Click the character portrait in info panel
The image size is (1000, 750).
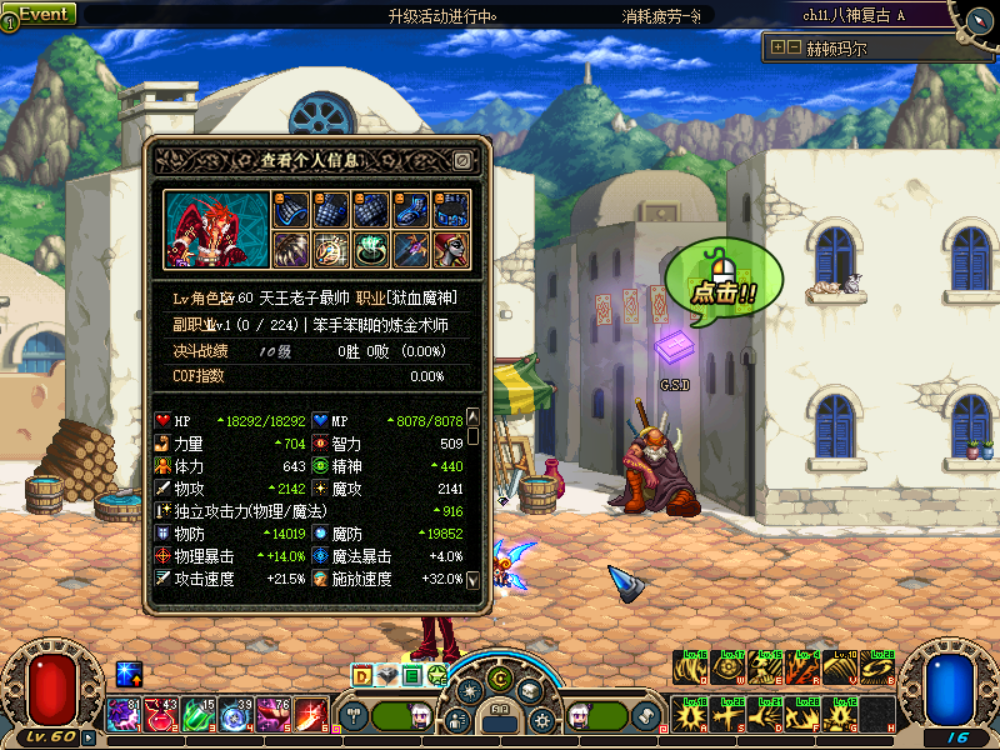pyautogui.click(x=217, y=230)
